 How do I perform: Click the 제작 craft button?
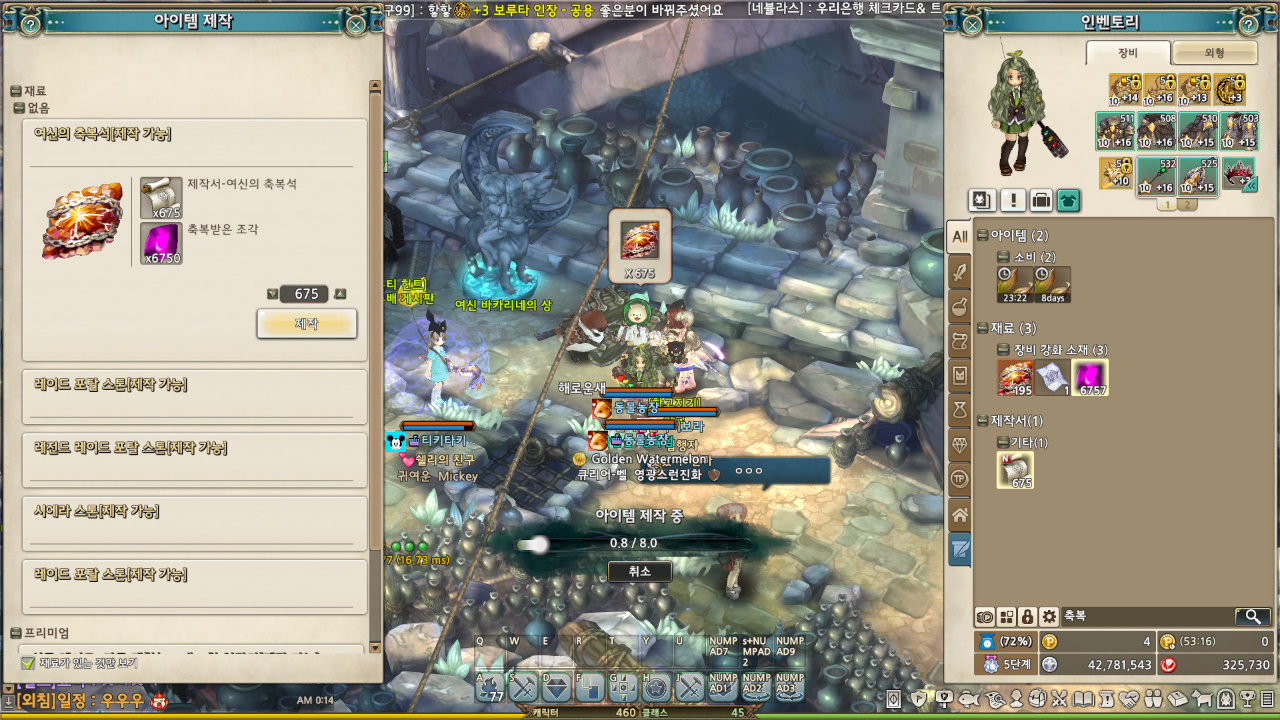(x=306, y=324)
